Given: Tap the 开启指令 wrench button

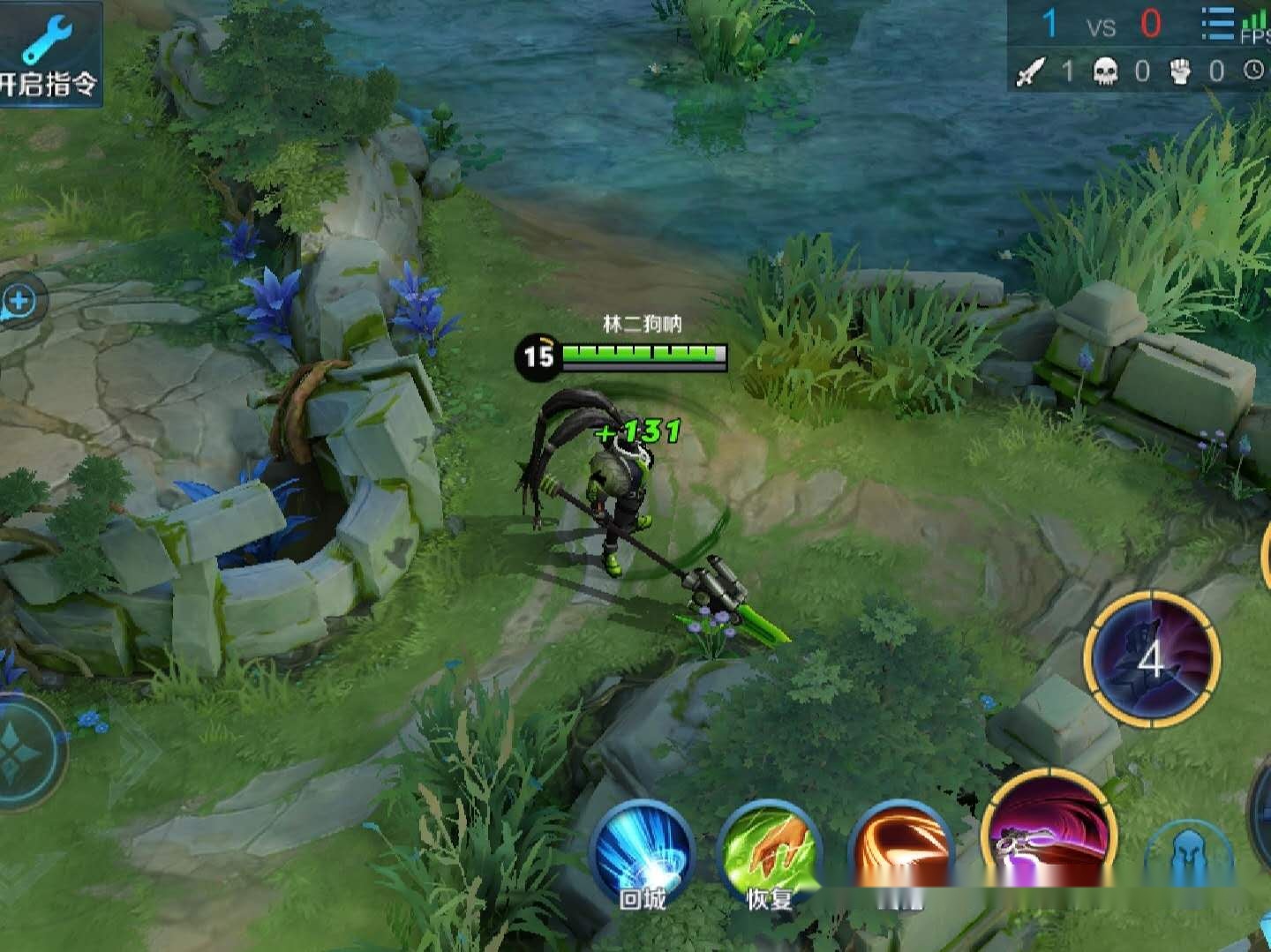Looking at the screenshot, I should coord(49,53).
